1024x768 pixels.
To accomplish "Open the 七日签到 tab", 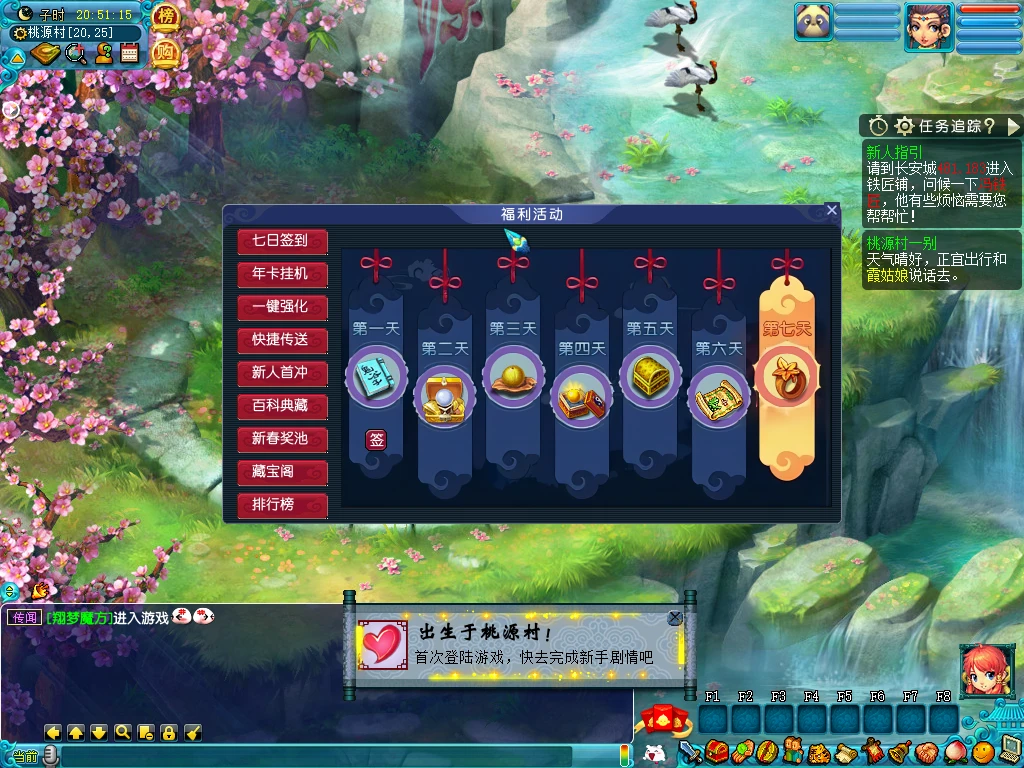I will [282, 241].
